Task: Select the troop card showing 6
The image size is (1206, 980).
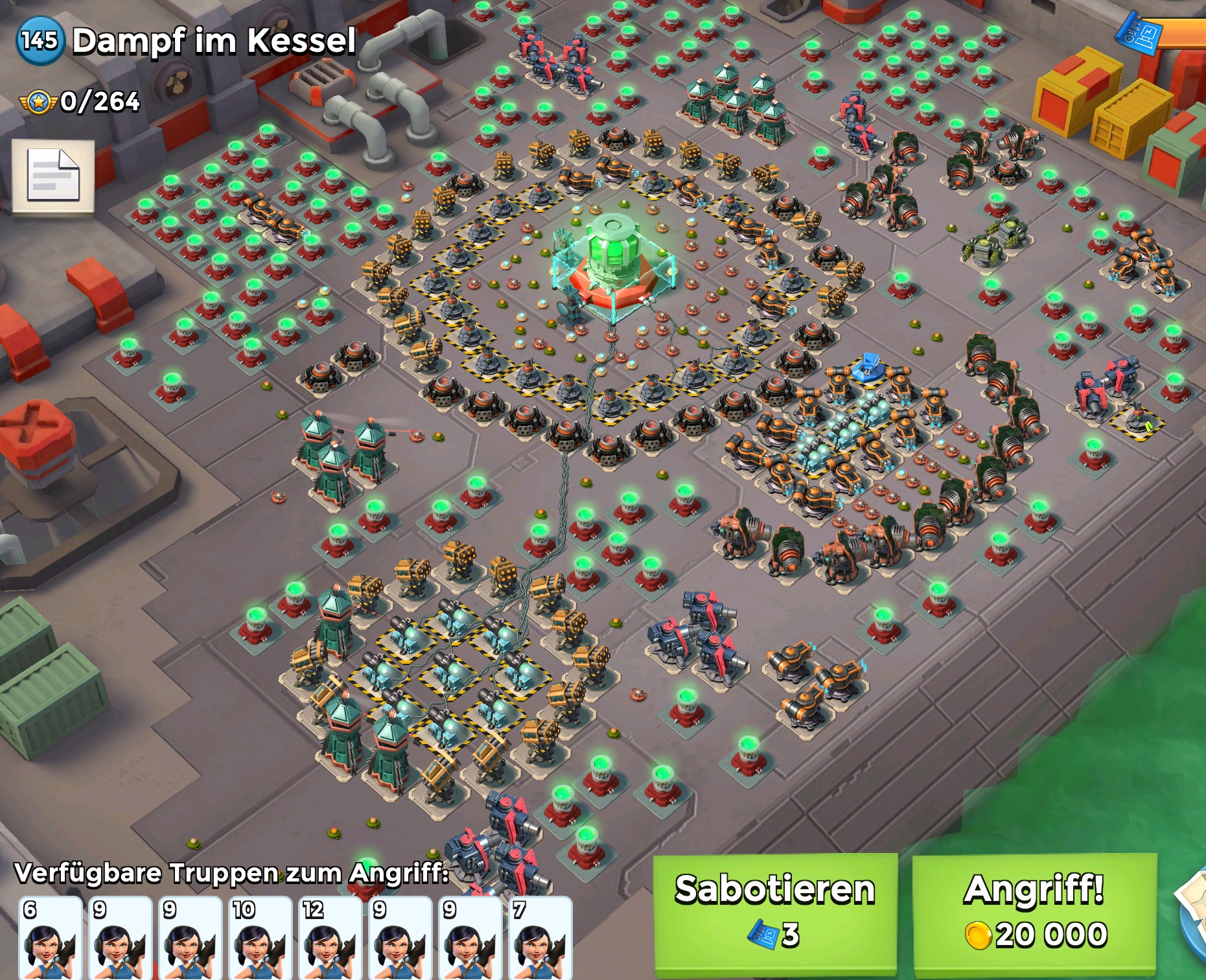Action: coord(50,938)
